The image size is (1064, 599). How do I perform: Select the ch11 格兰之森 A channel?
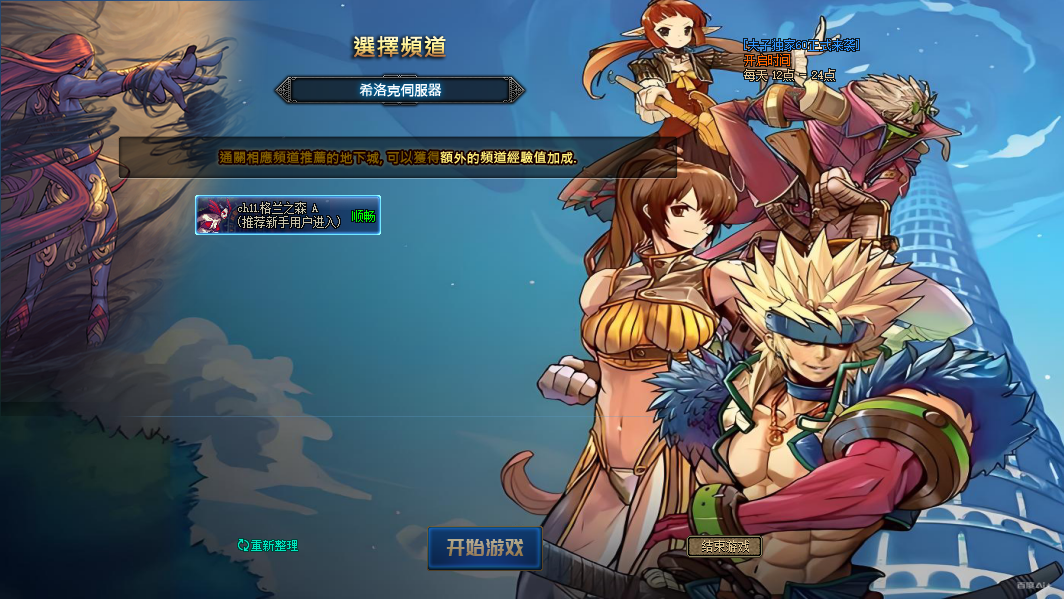[x=287, y=215]
